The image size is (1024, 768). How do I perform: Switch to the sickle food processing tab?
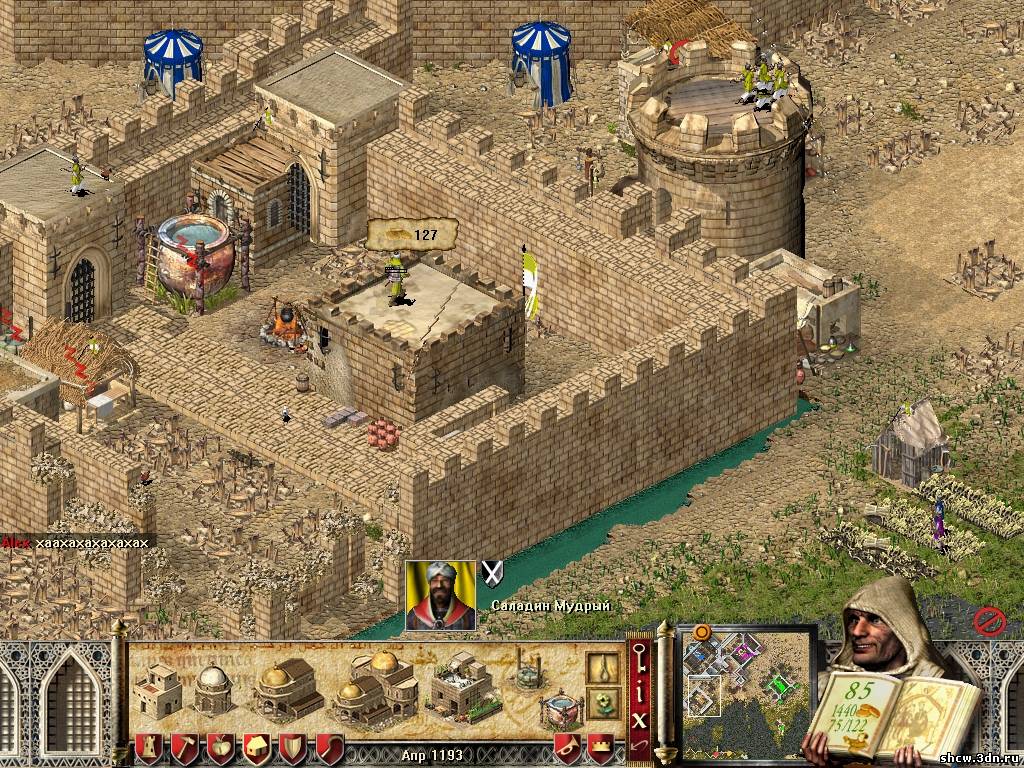tap(329, 747)
